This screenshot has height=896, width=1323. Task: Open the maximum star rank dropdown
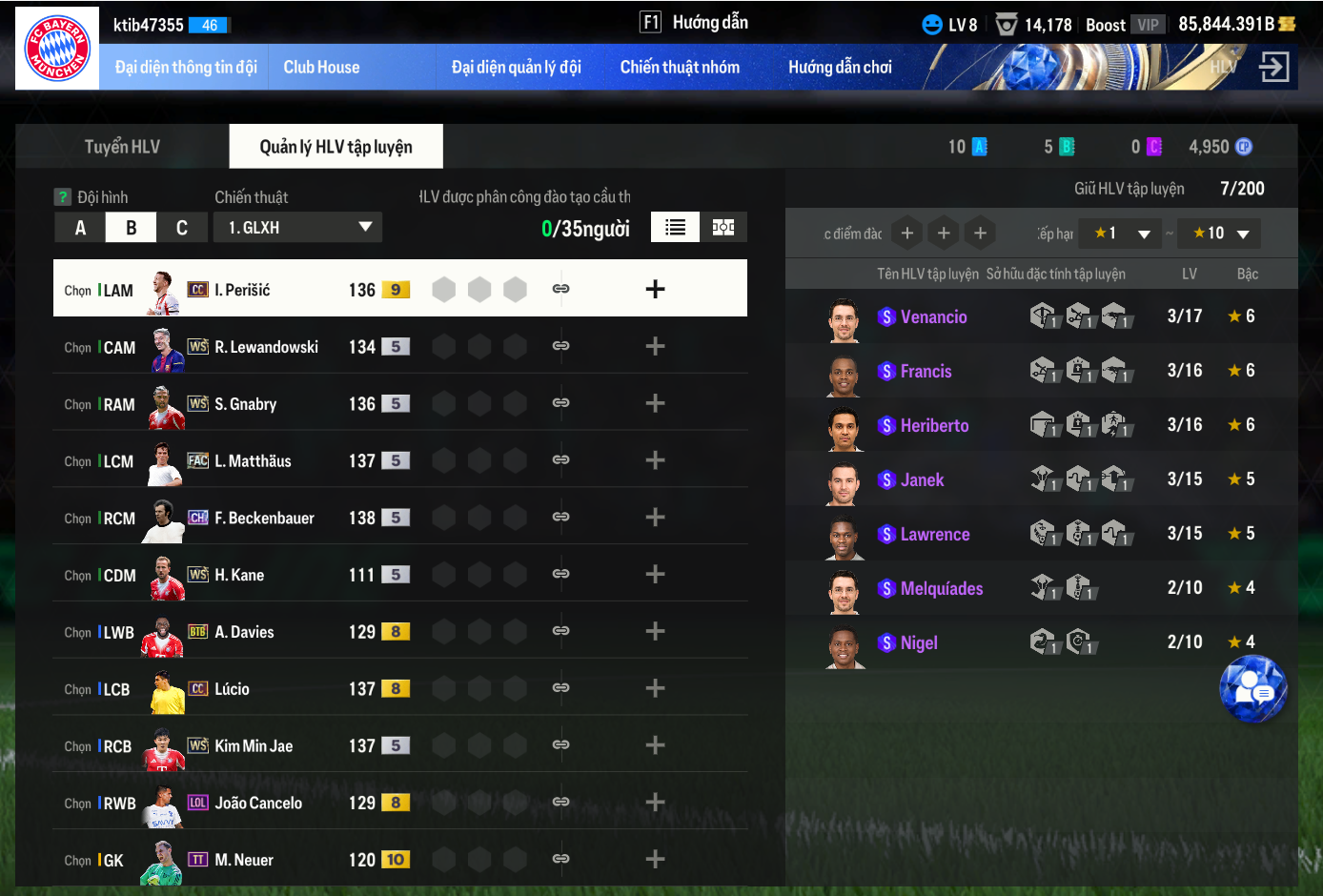click(x=1220, y=234)
